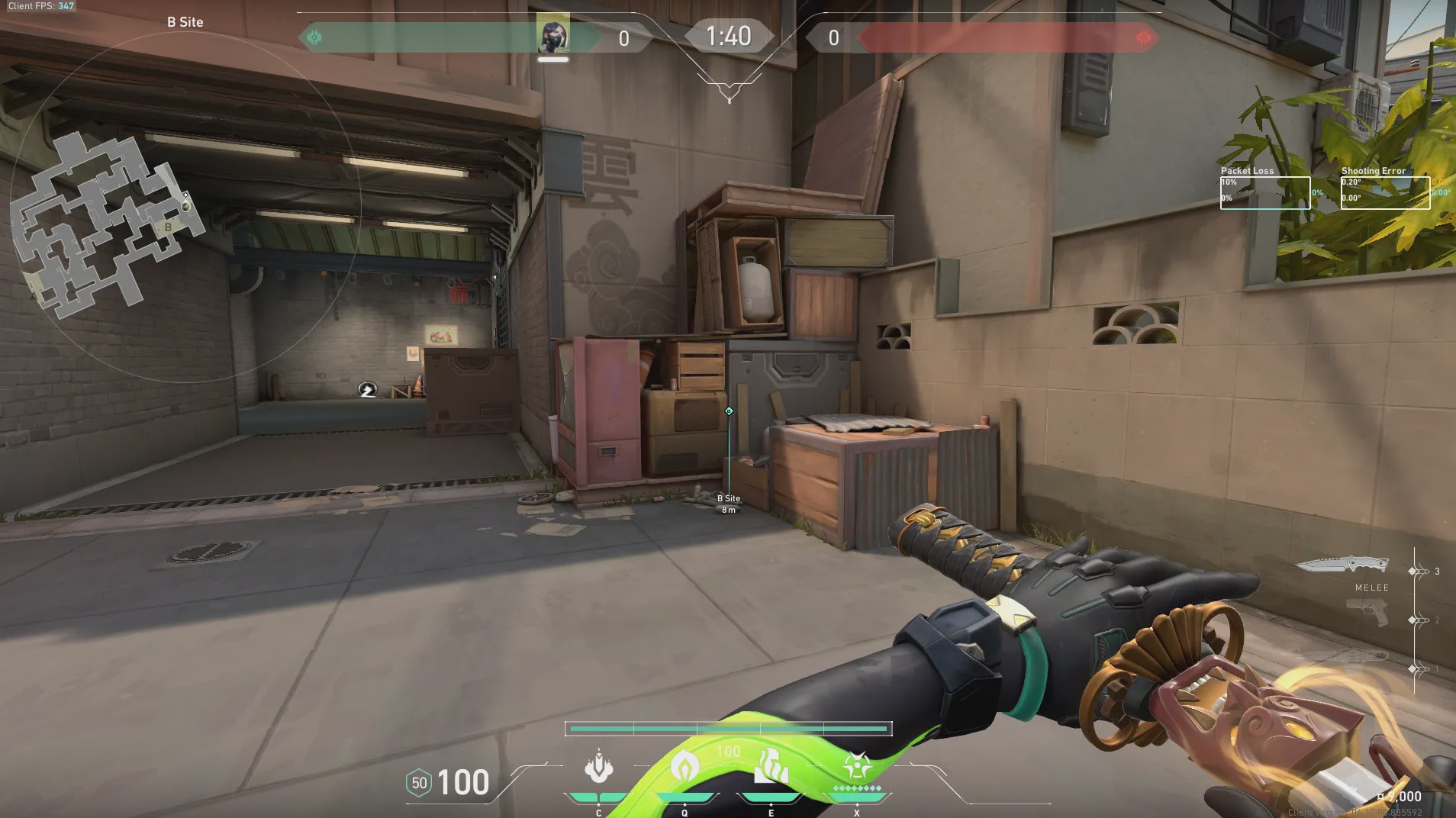Image resolution: width=1456 pixels, height=818 pixels.
Task: Select the melee knife weapon slot
Action: (1342, 565)
